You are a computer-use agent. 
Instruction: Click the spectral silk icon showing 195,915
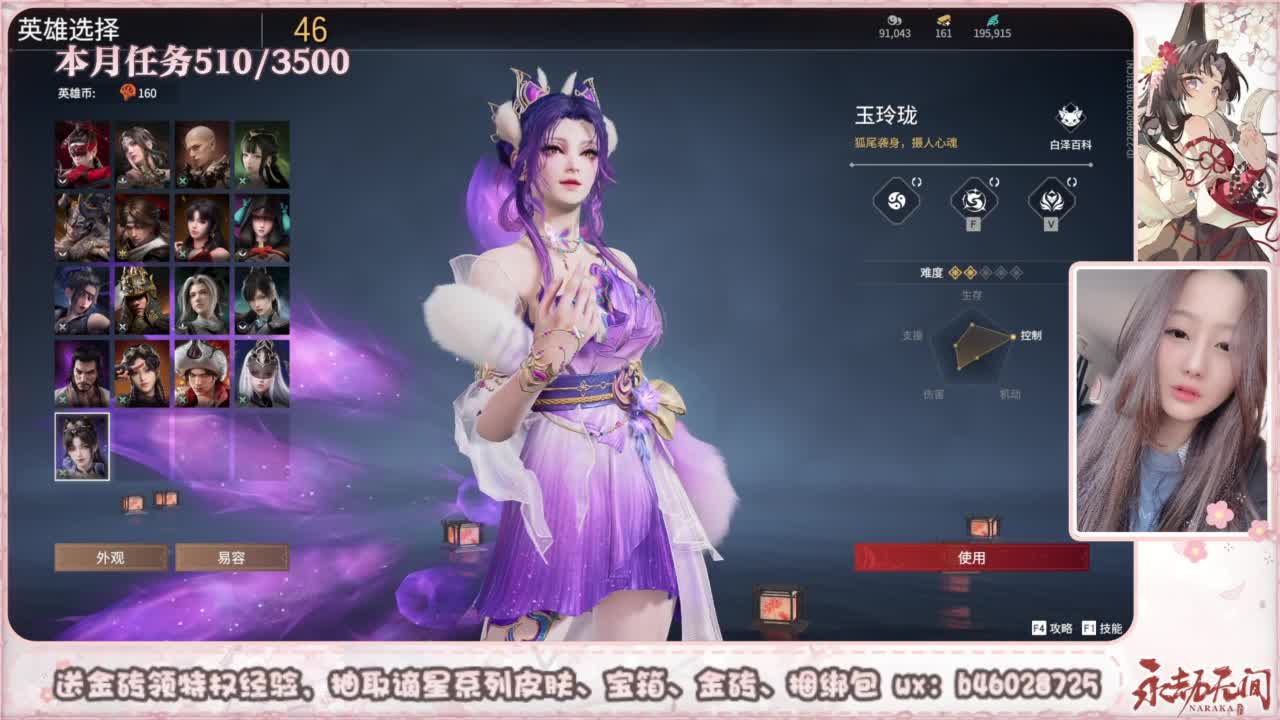click(x=993, y=22)
